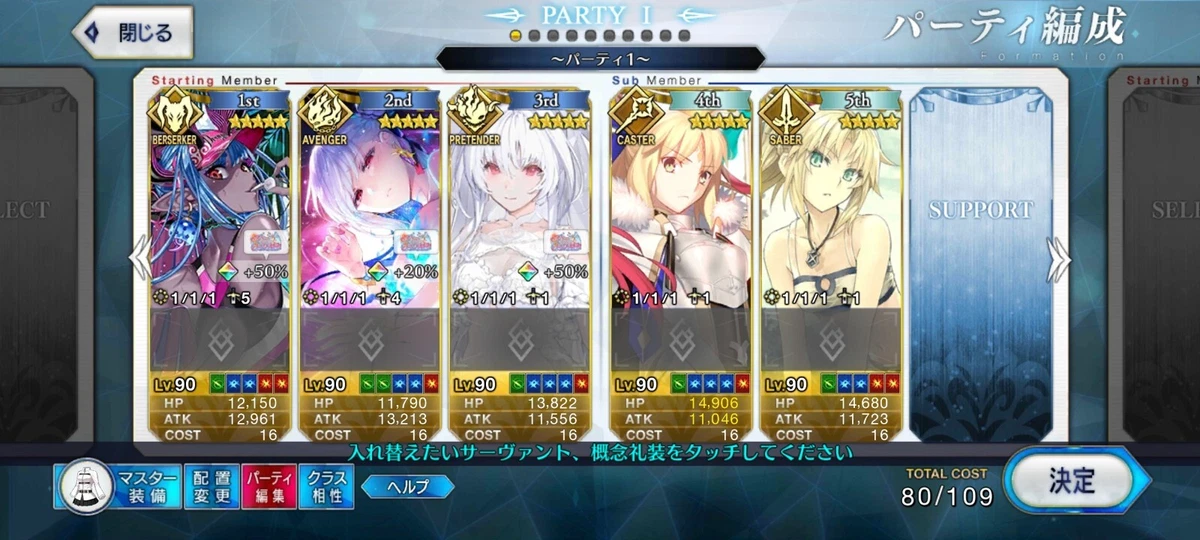
Task: Confirm party with the 決定 button
Action: pyautogui.click(x=1071, y=483)
